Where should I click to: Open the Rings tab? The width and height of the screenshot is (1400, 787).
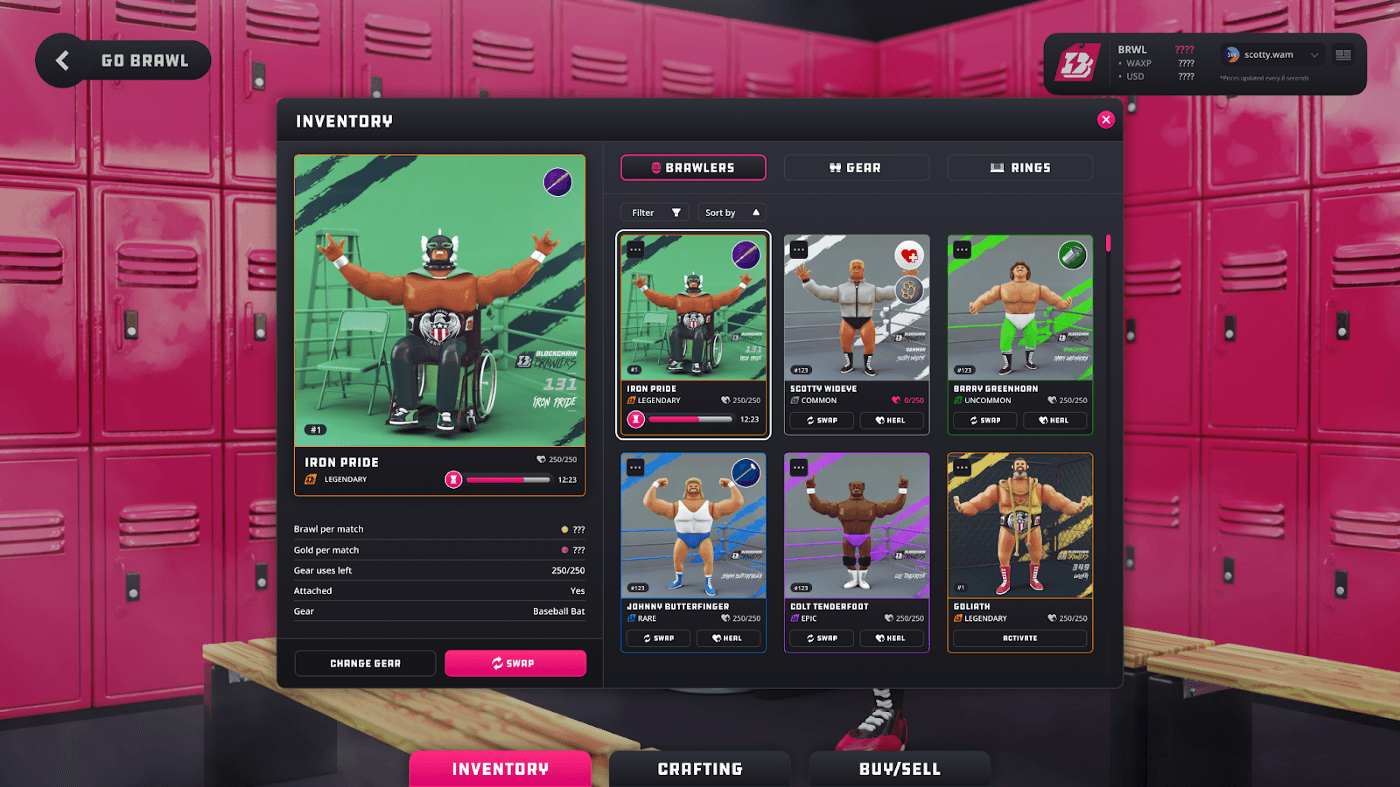pos(1019,167)
